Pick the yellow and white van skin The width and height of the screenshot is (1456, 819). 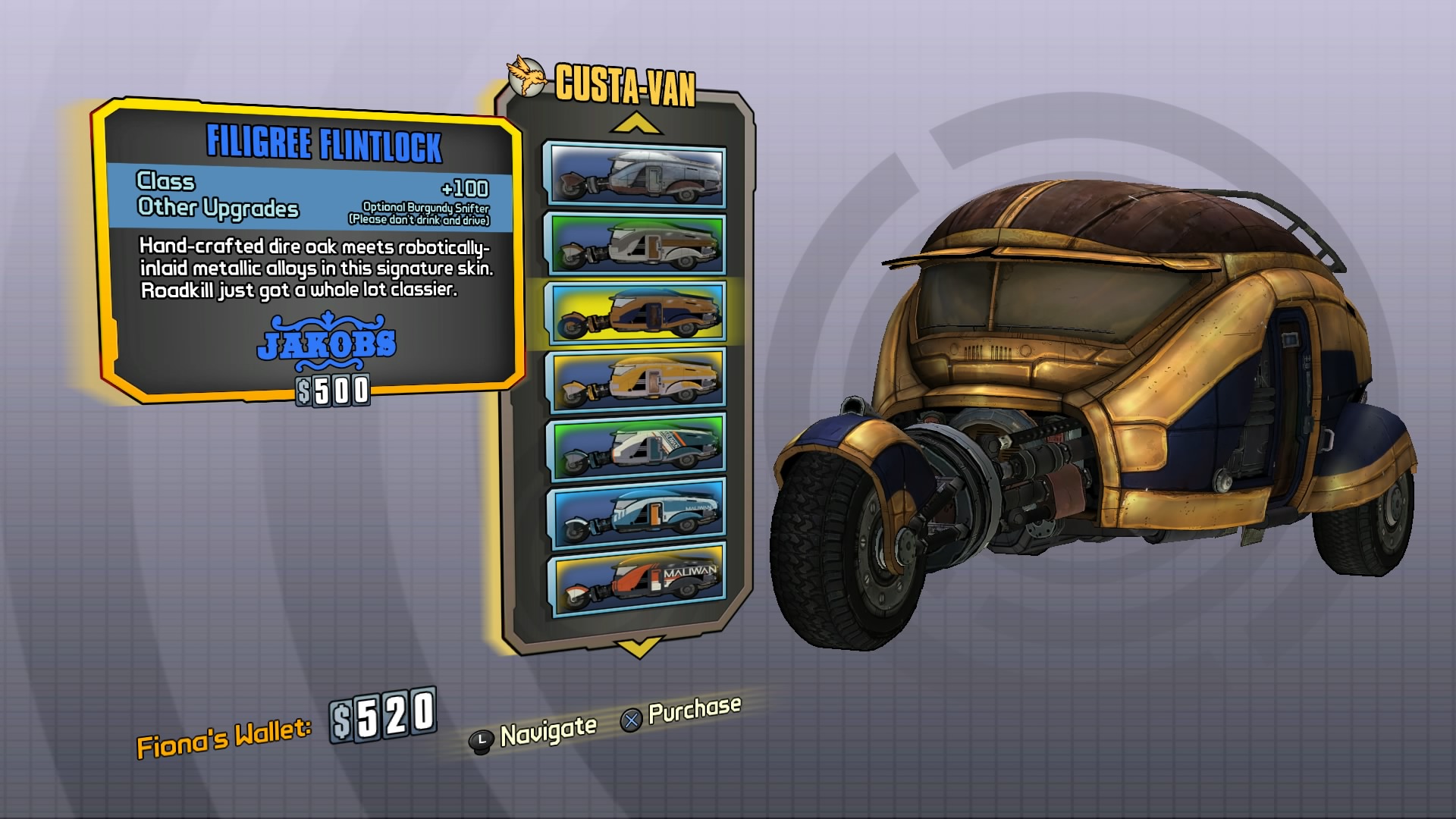[x=635, y=378]
